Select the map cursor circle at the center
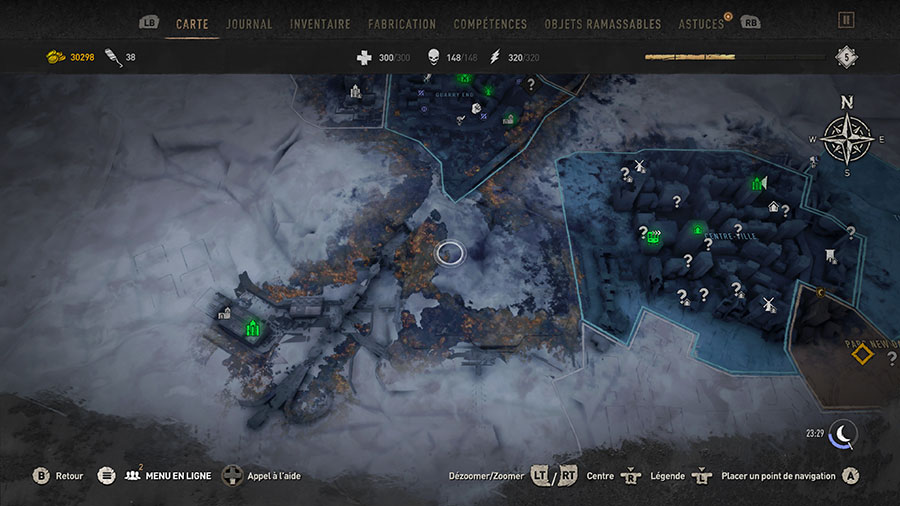This screenshot has width=900, height=506. click(450, 253)
